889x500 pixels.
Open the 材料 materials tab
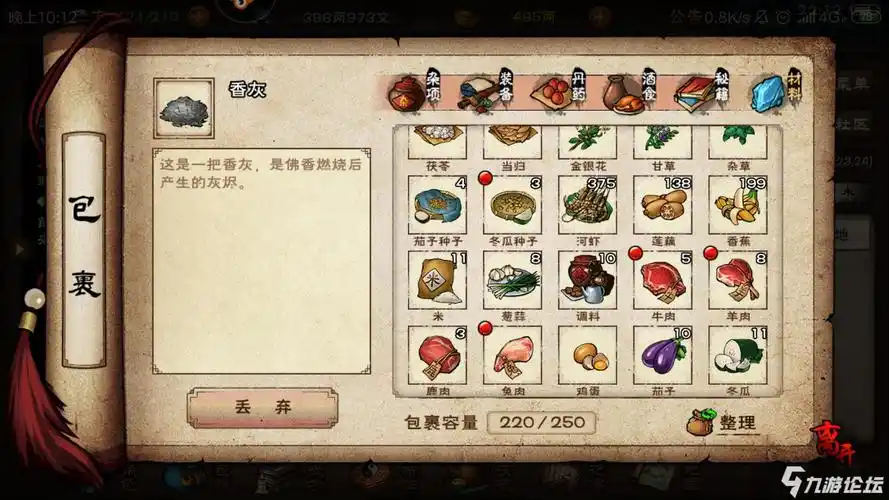coord(773,92)
